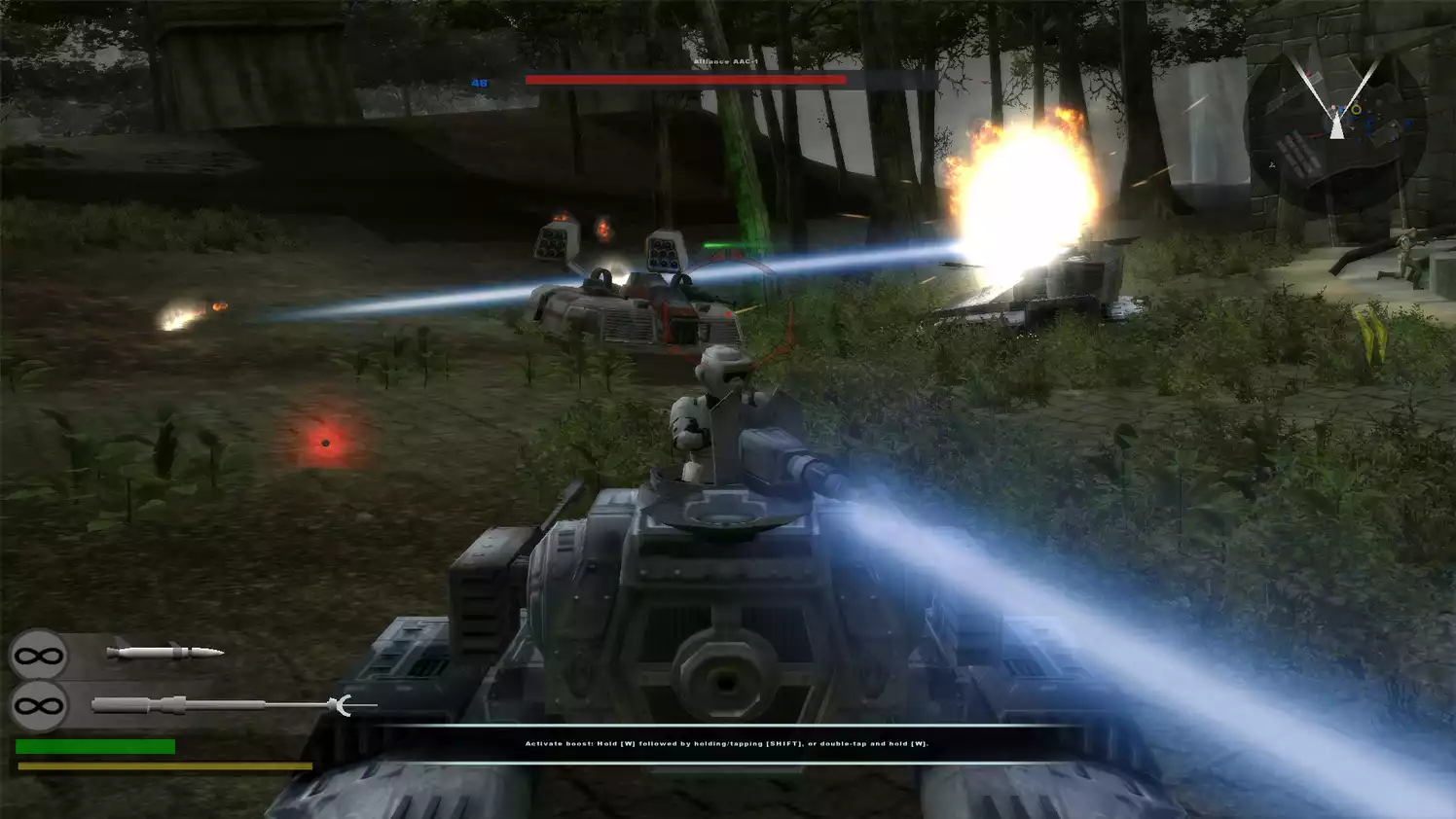Click the player arrow on the minimap
The width and height of the screenshot is (1456, 819).
click(x=1336, y=126)
